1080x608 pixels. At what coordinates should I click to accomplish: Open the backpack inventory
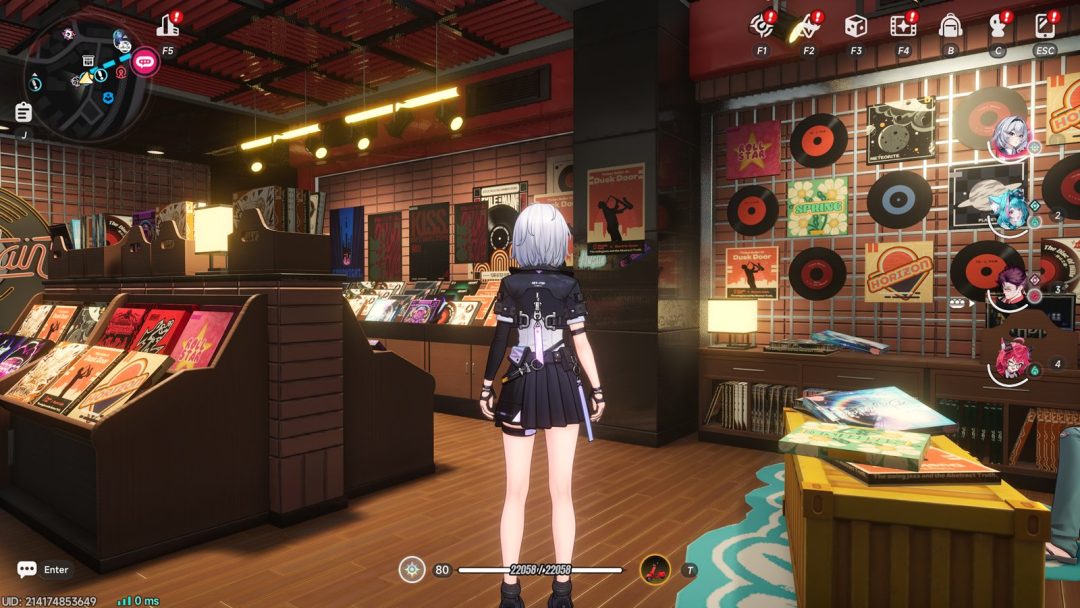point(950,26)
